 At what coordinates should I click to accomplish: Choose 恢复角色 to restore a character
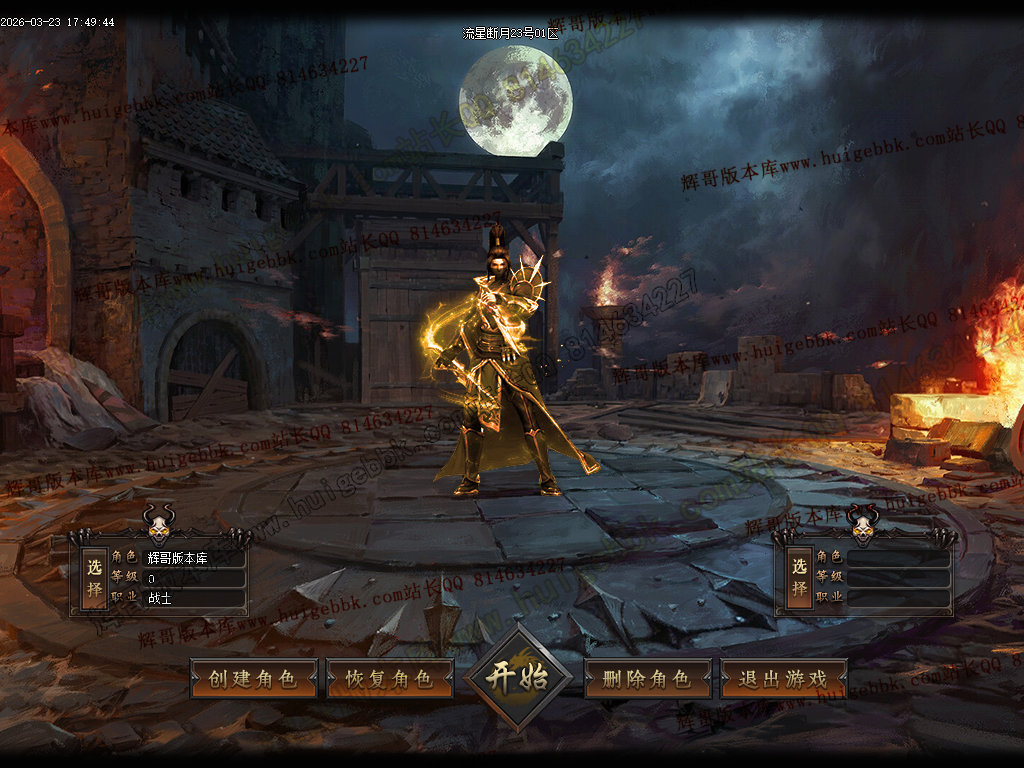[x=389, y=679]
